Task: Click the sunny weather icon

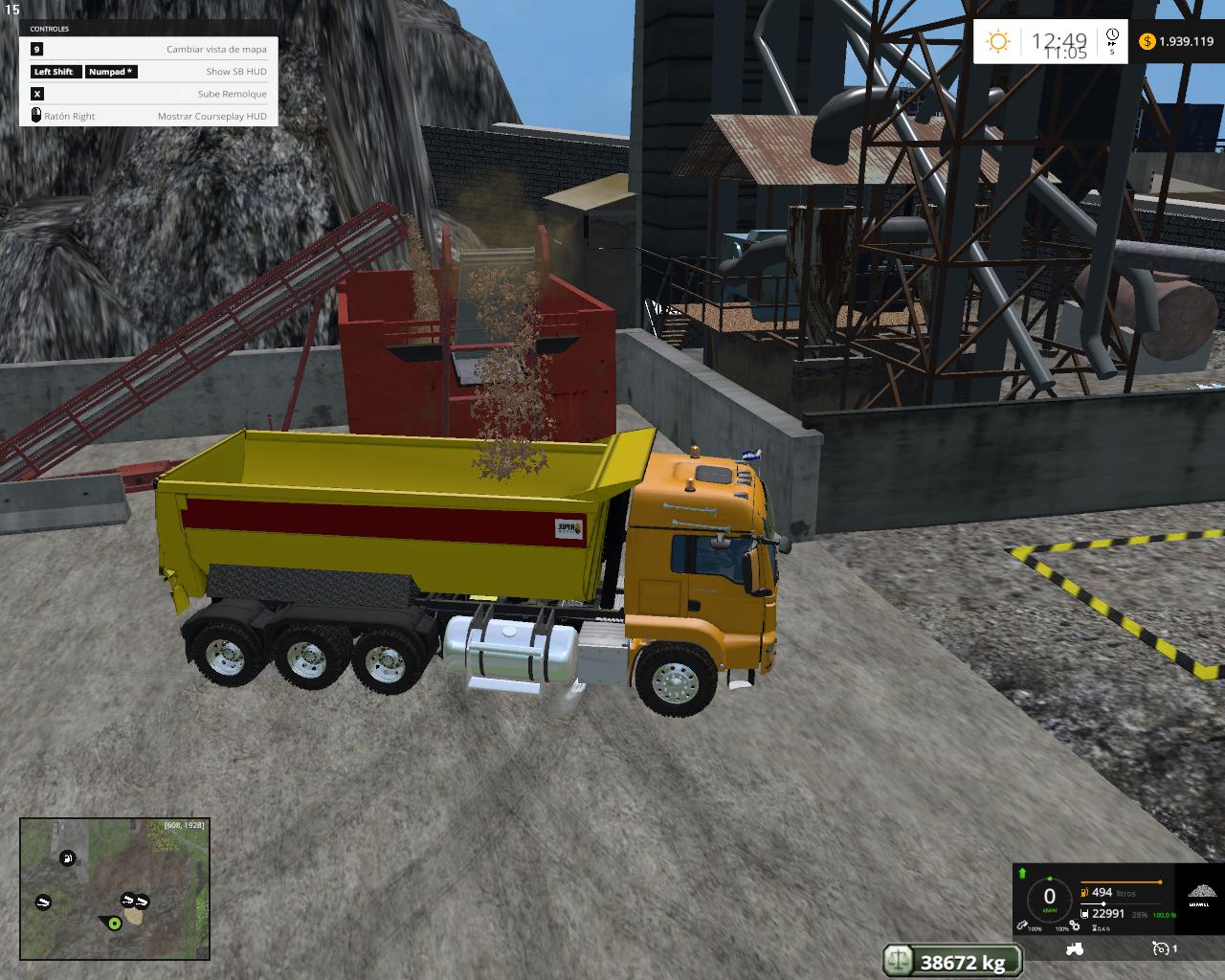Action: 998,41
